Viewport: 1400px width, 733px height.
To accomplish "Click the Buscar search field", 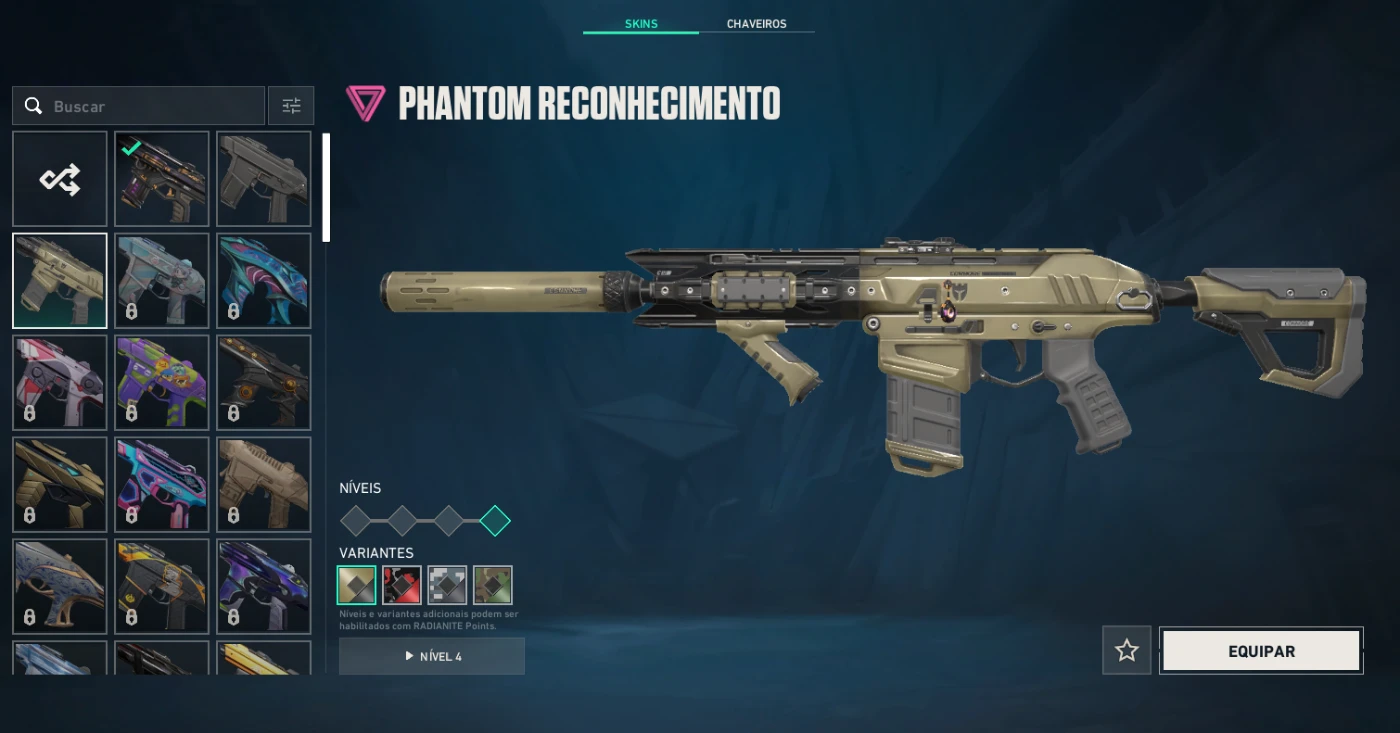I will tap(140, 106).
